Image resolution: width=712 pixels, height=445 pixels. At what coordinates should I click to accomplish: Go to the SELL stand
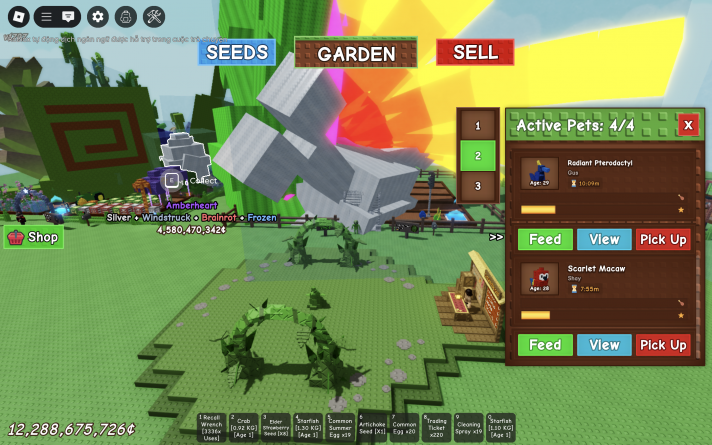click(x=475, y=52)
